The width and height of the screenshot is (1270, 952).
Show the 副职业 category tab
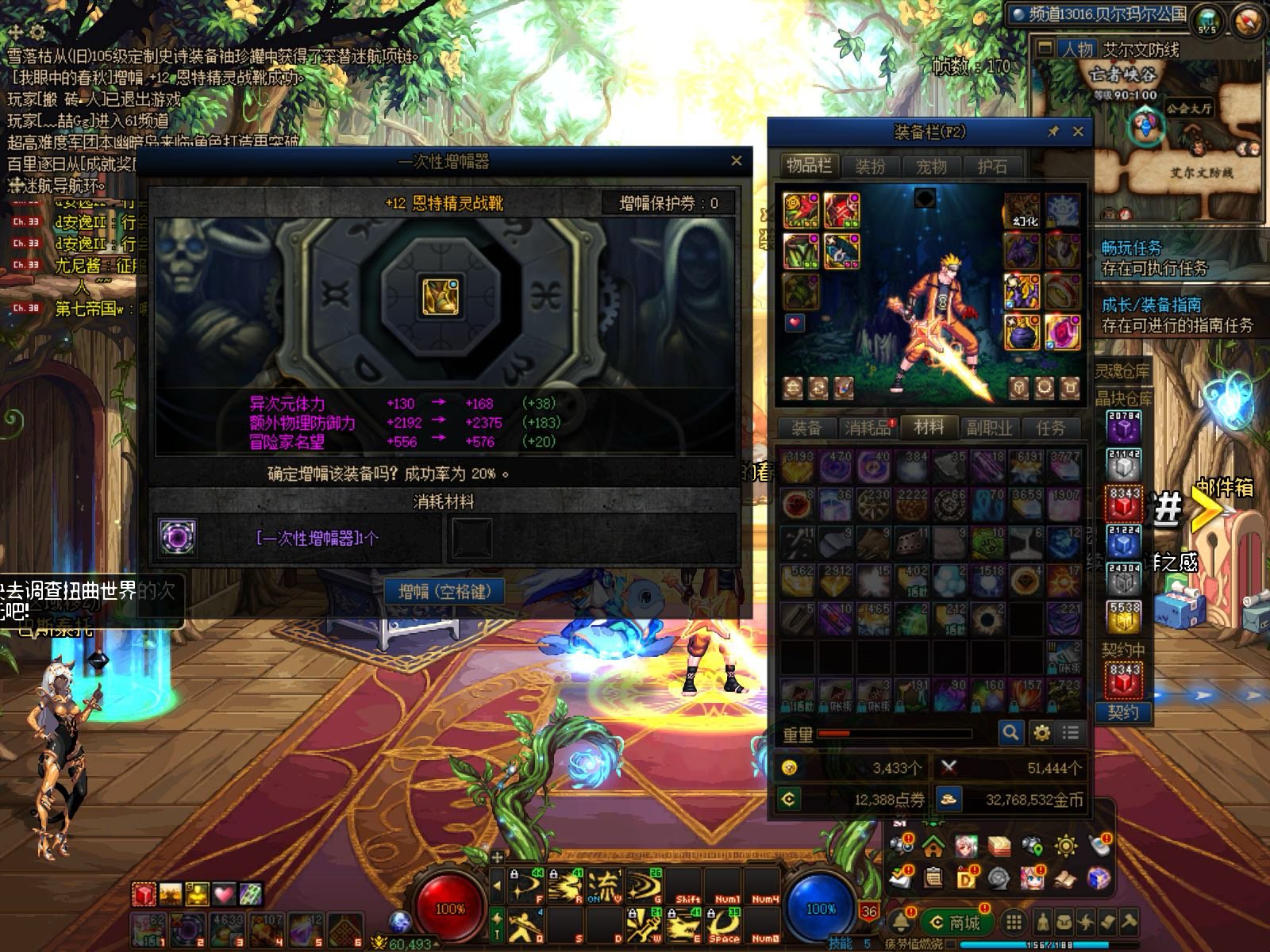tap(989, 428)
